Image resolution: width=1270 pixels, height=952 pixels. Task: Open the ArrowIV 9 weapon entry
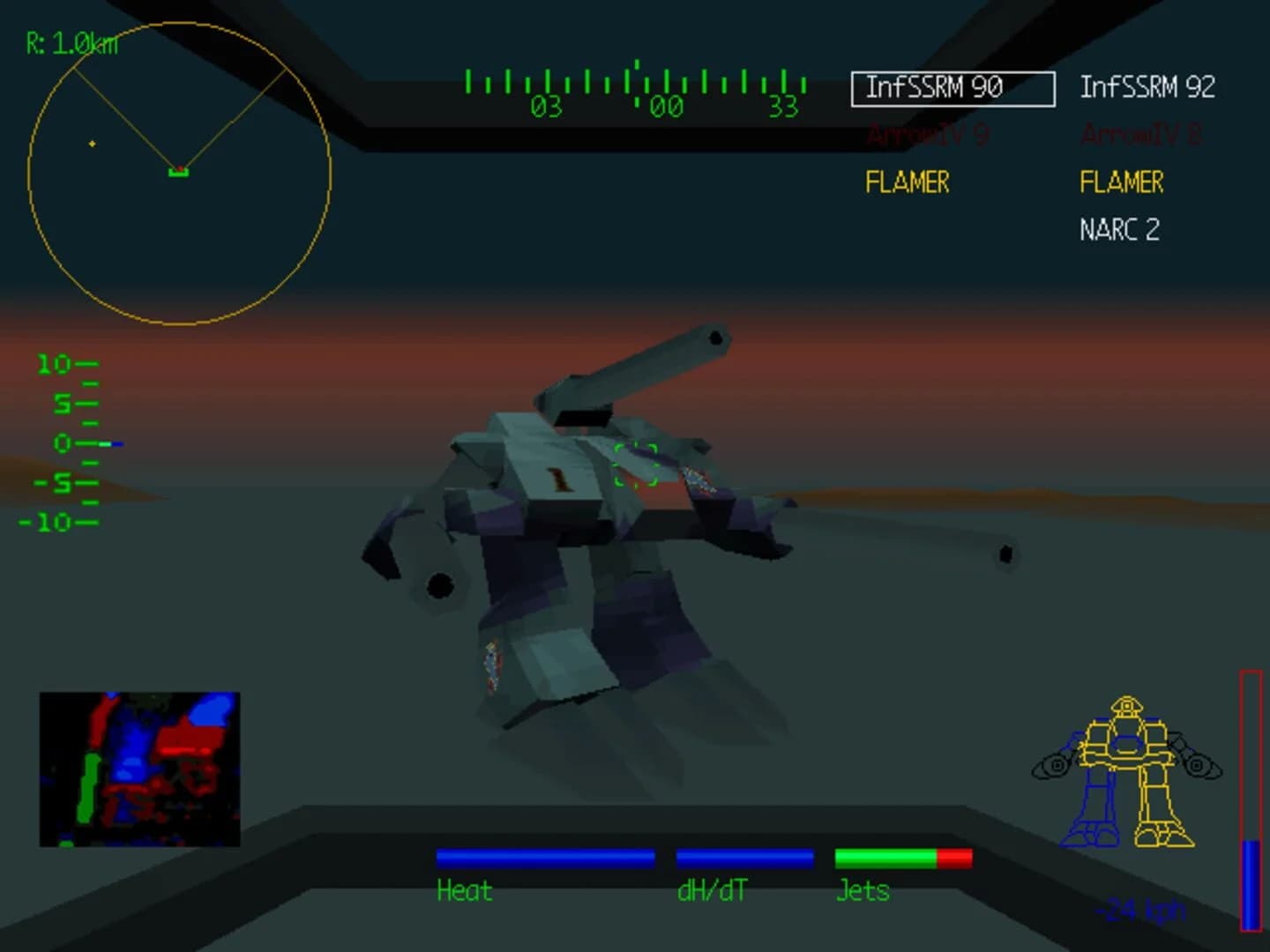pyautogui.click(x=928, y=135)
